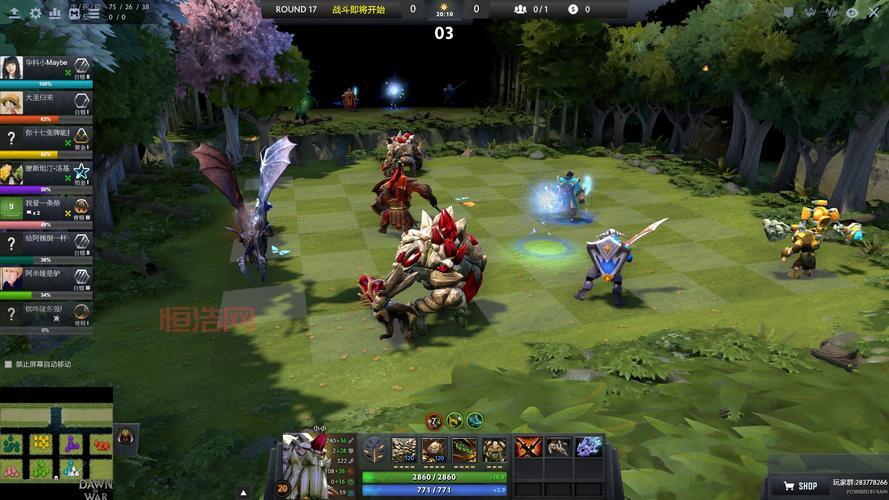889x500 pixels.
Task: Click the gold coin counter in the top bar
Action: (x=573, y=9)
